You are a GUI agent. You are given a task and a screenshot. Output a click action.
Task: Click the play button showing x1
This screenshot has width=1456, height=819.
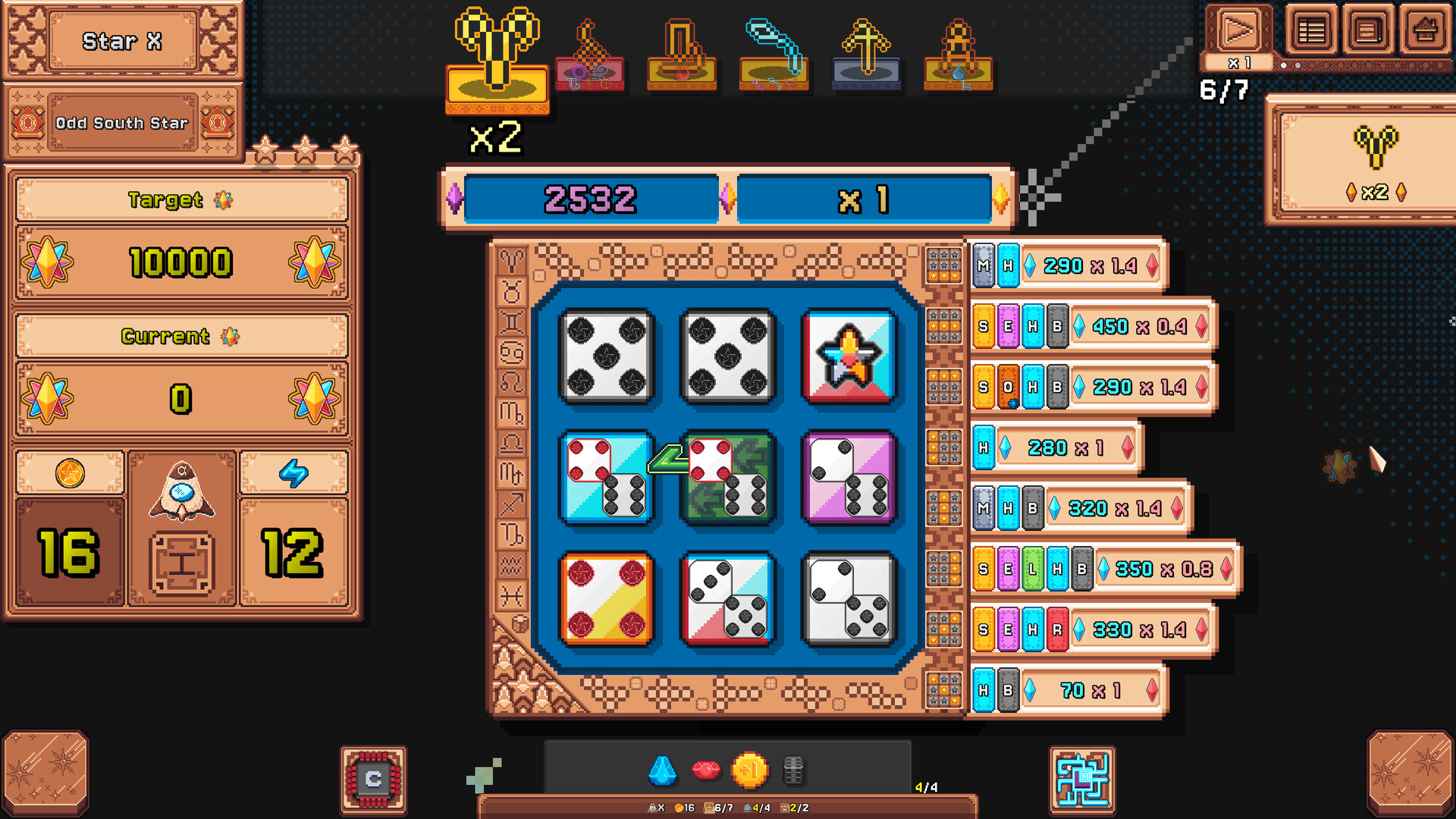tap(1239, 30)
